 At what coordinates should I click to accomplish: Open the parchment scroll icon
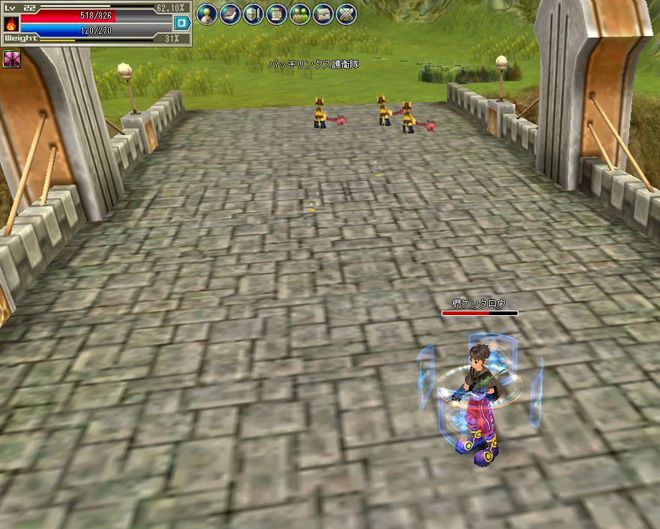[276, 14]
